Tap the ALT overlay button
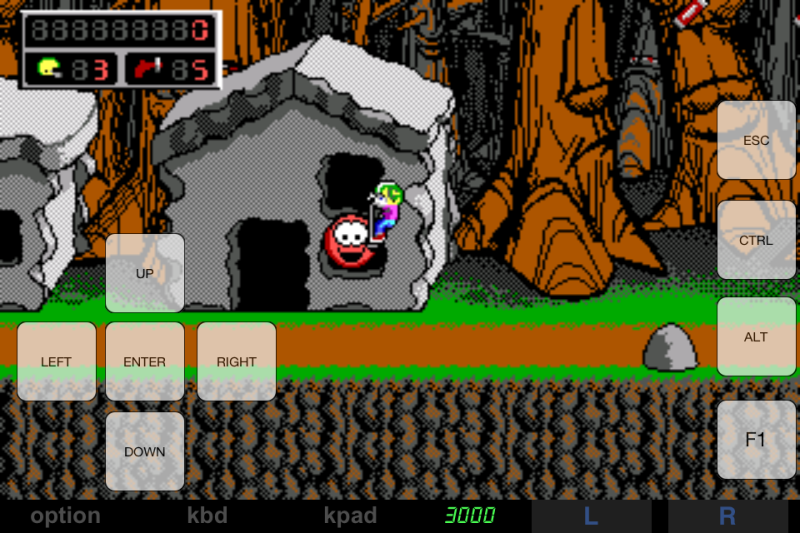Image resolution: width=800 pixels, height=533 pixels. pyautogui.click(x=756, y=337)
